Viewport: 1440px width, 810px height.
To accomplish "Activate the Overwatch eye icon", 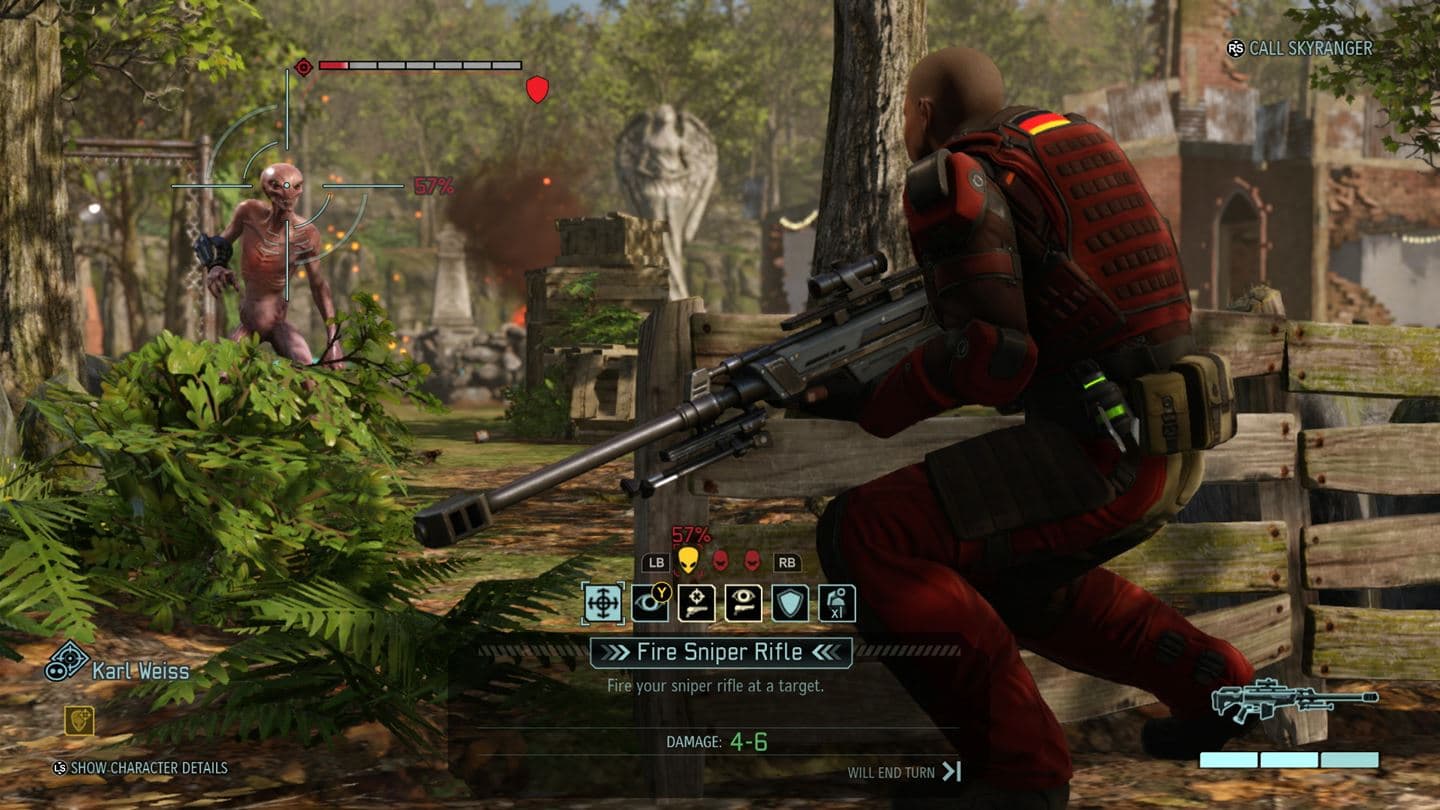I will (x=650, y=602).
